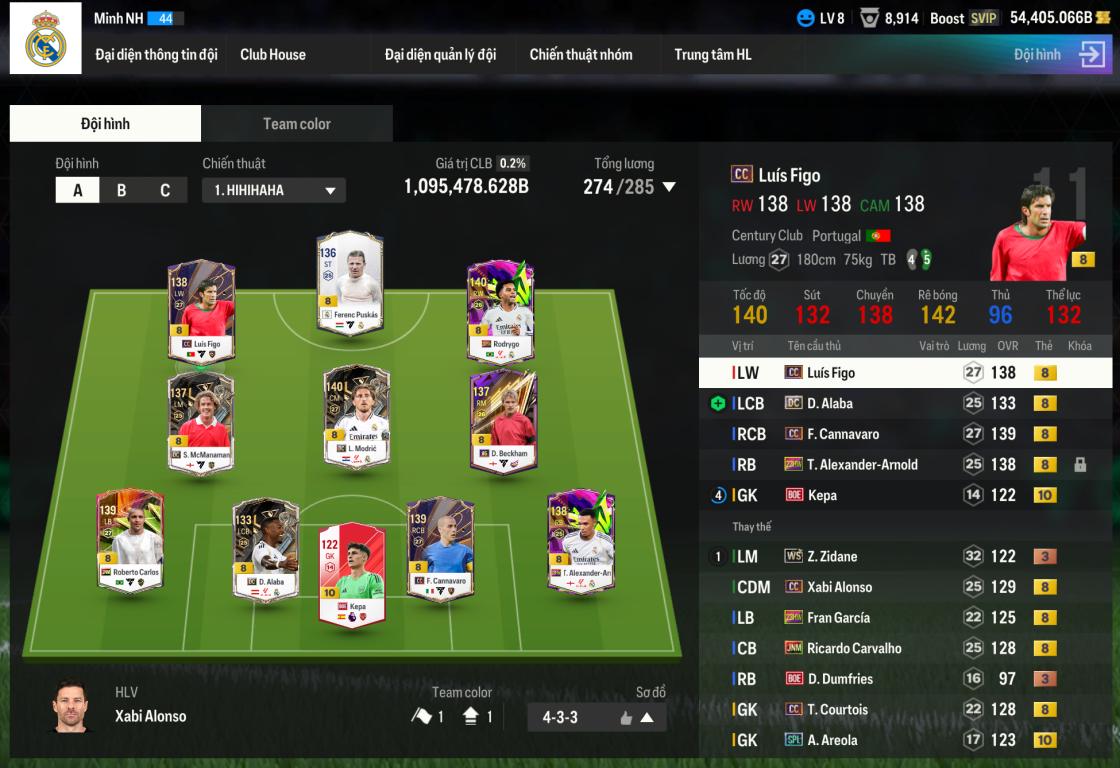
Task: Select squad preset B
Action: point(121,190)
